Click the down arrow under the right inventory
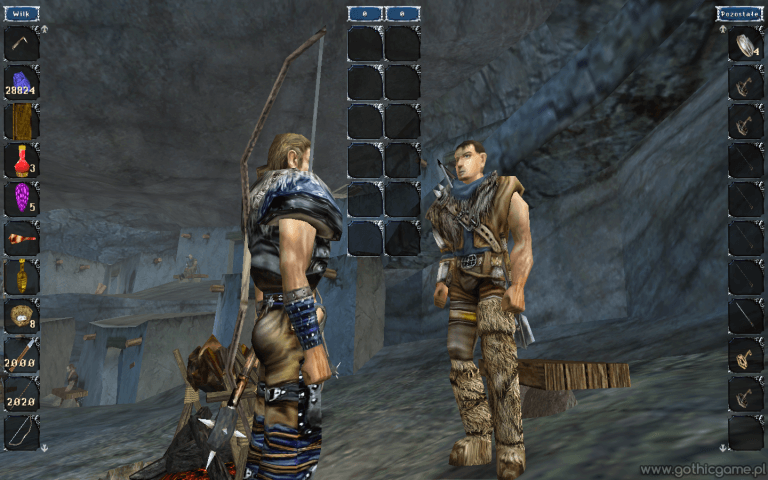This screenshot has width=768, height=480. coord(722,446)
